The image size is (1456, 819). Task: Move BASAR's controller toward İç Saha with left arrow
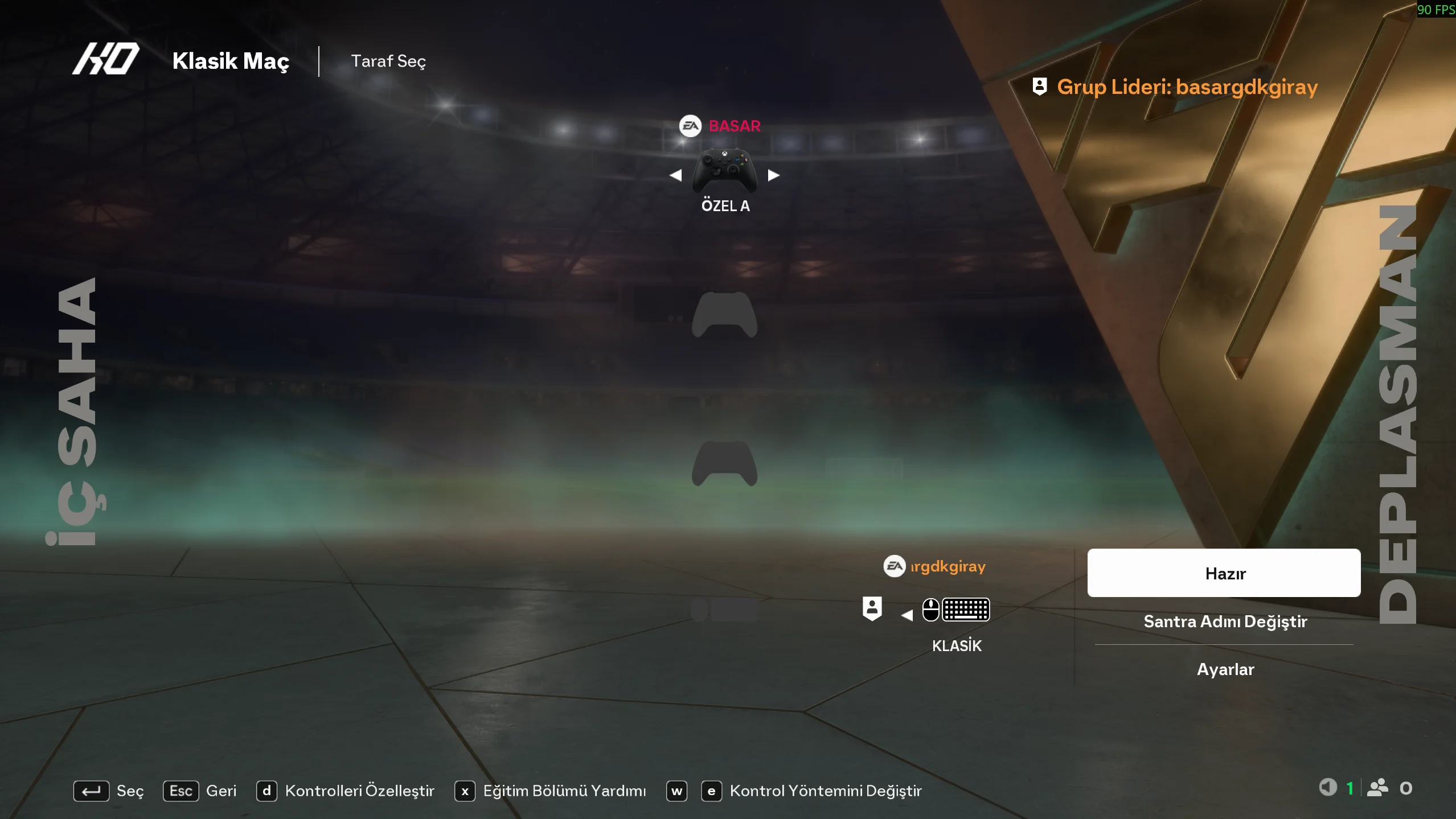[676, 175]
